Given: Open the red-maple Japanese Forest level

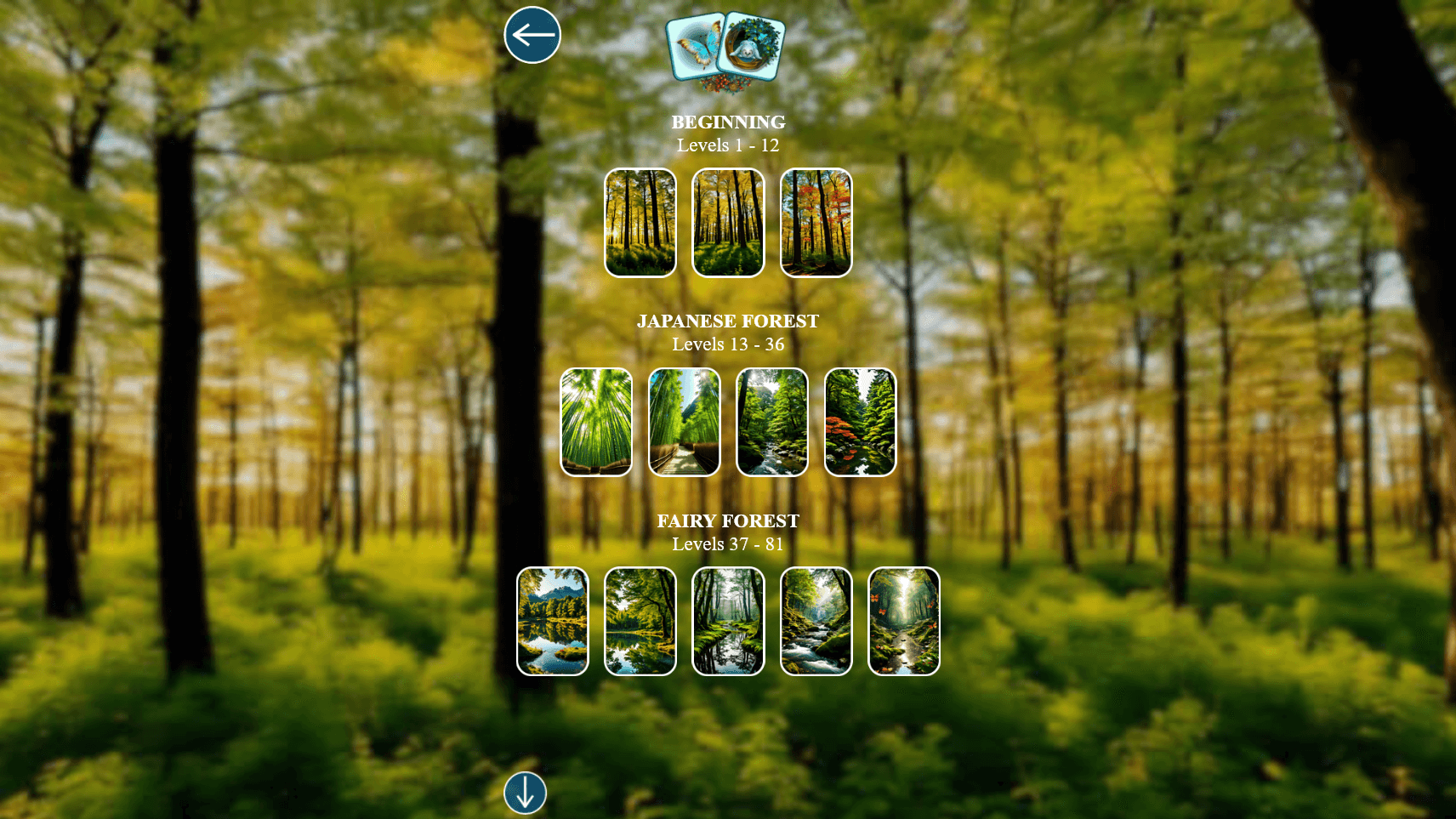Looking at the screenshot, I should click(861, 423).
